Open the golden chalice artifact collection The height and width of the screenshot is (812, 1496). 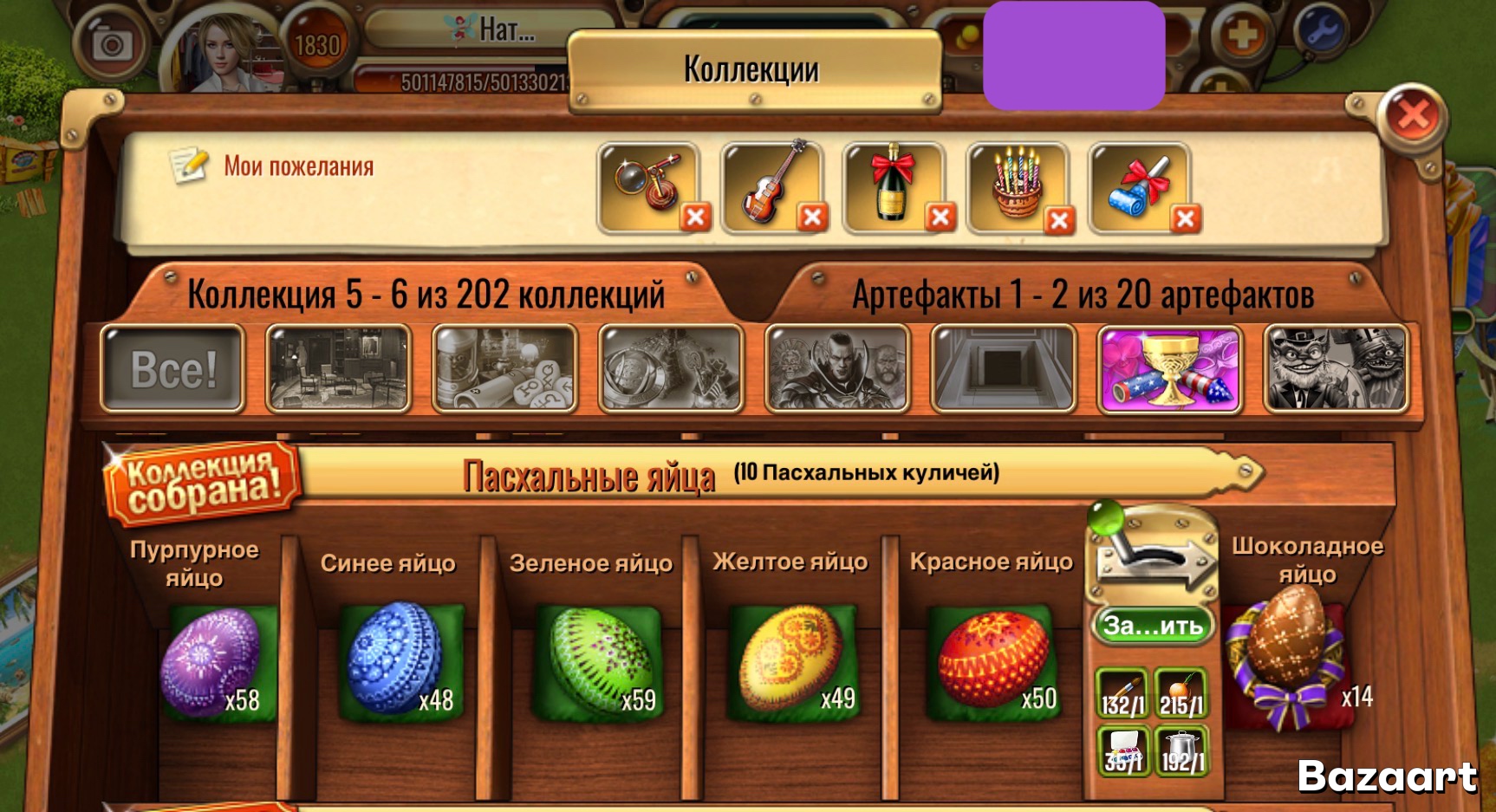1171,367
